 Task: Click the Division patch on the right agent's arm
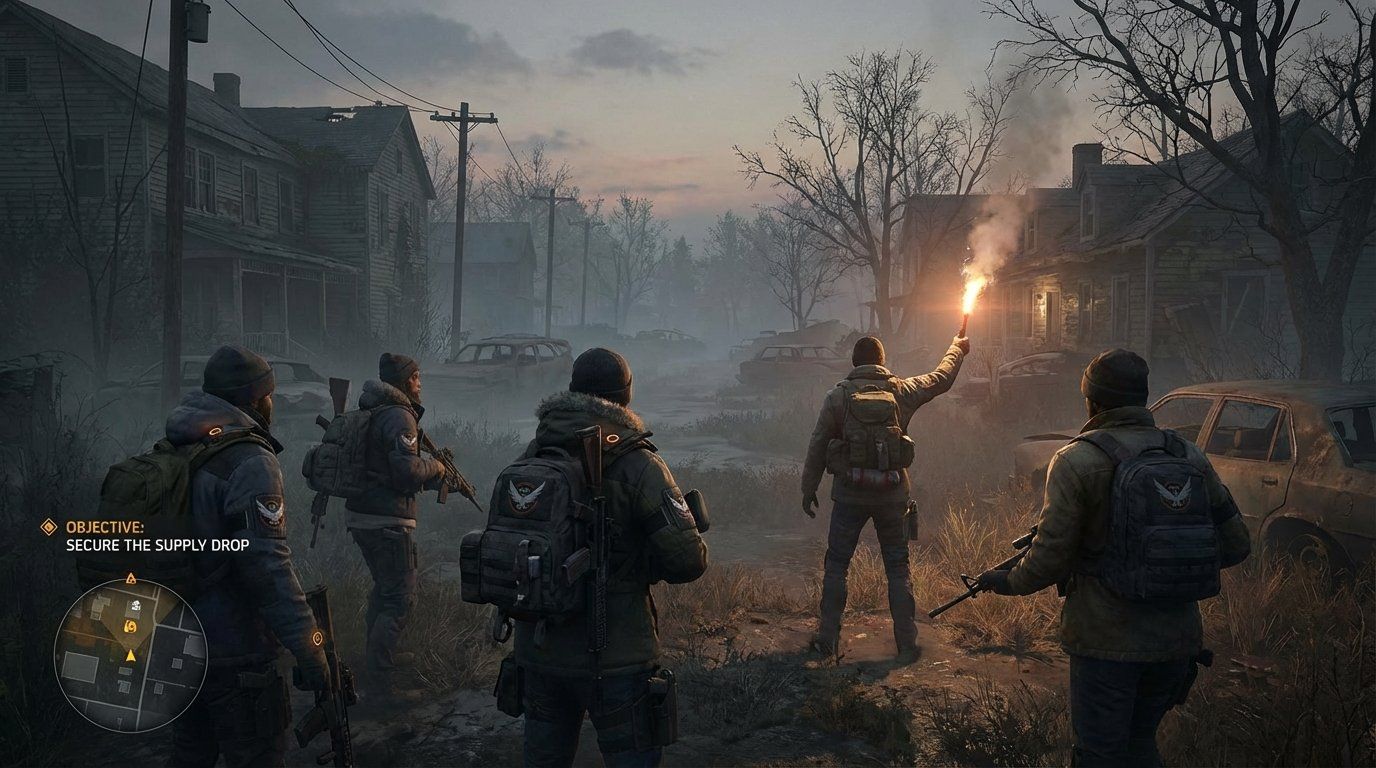676,505
